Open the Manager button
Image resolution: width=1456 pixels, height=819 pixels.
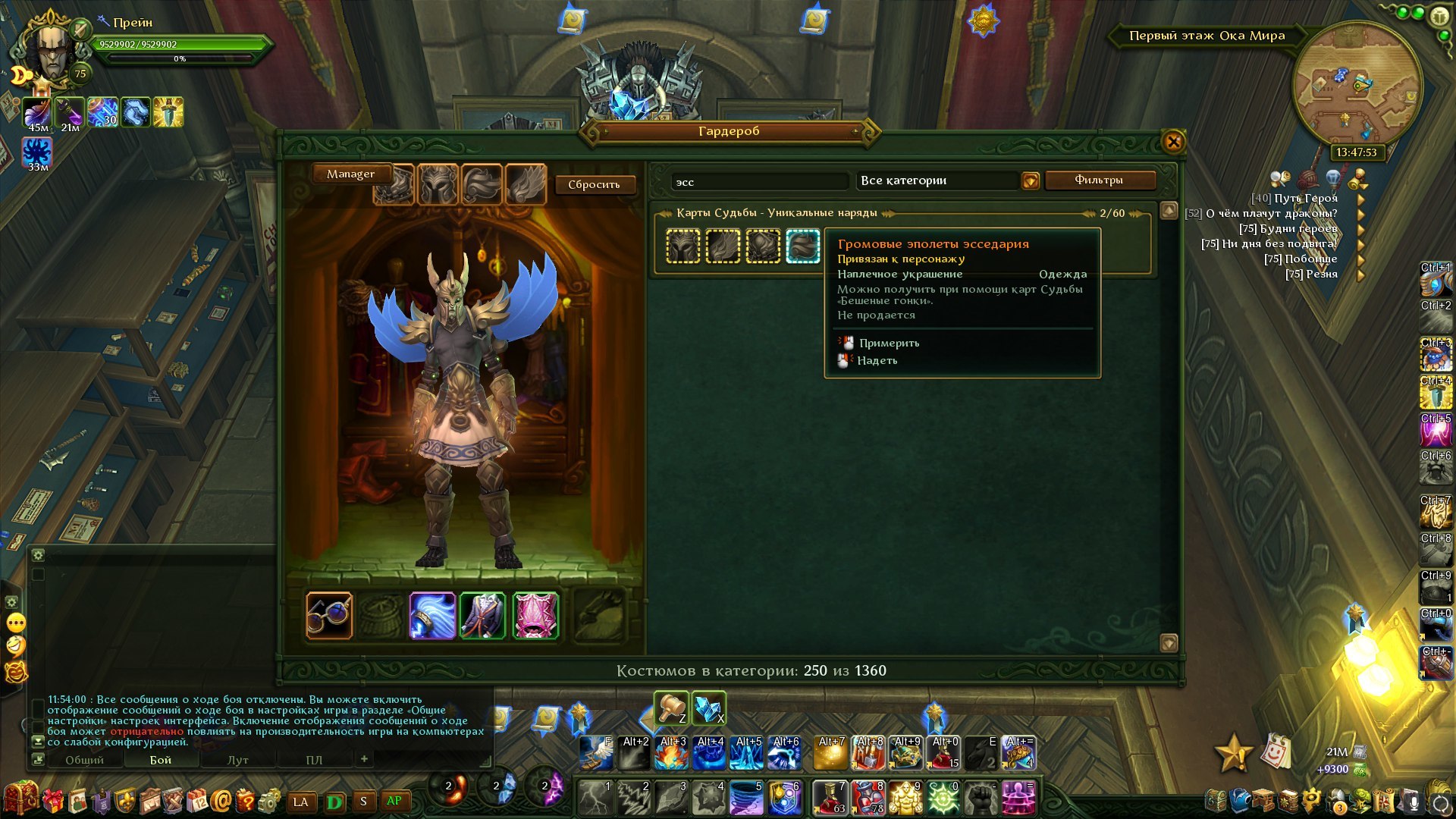point(350,174)
